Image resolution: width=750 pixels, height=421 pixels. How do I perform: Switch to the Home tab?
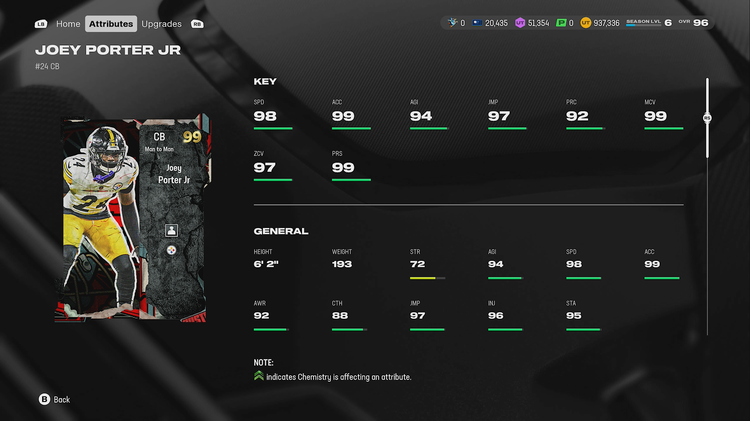pyautogui.click(x=68, y=23)
